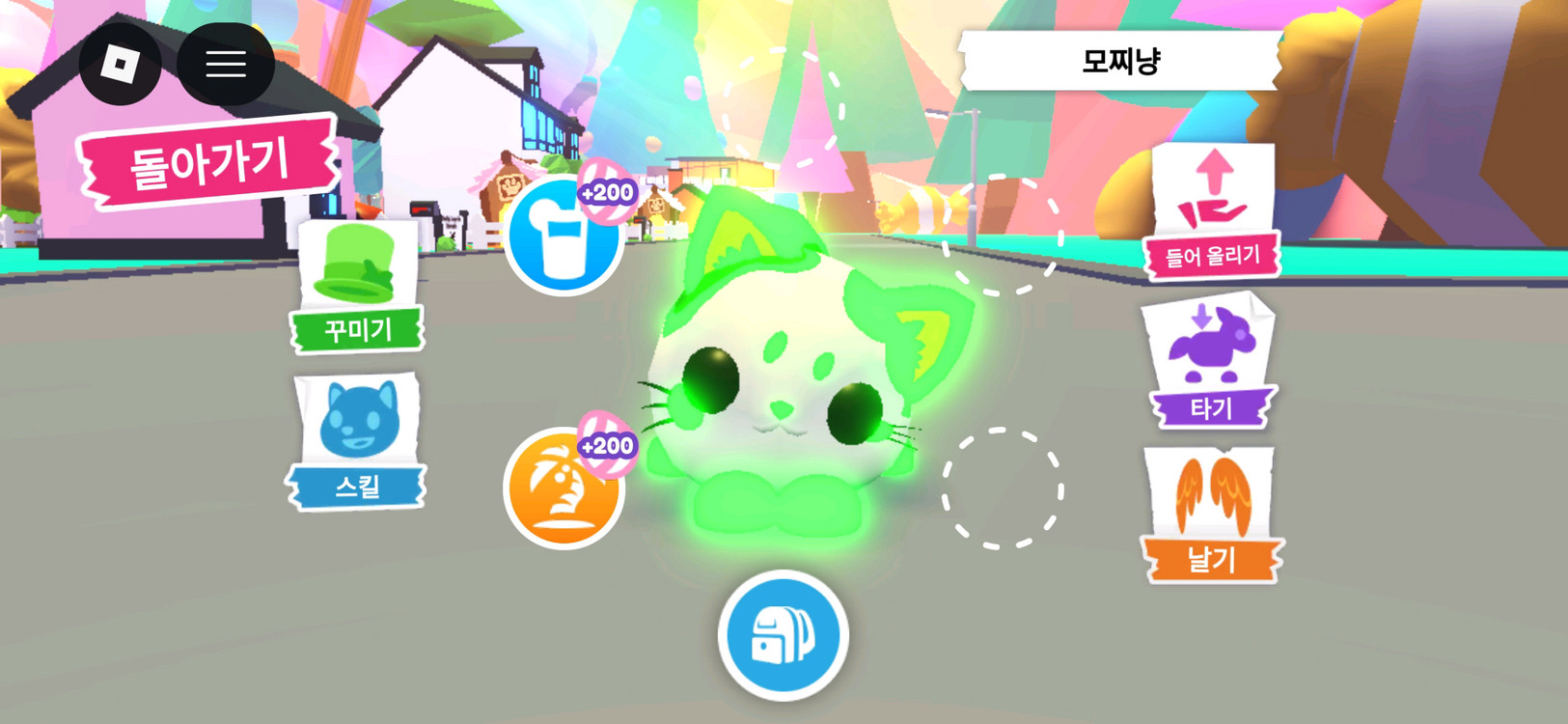Open the Roblox logo menu

pos(121,65)
